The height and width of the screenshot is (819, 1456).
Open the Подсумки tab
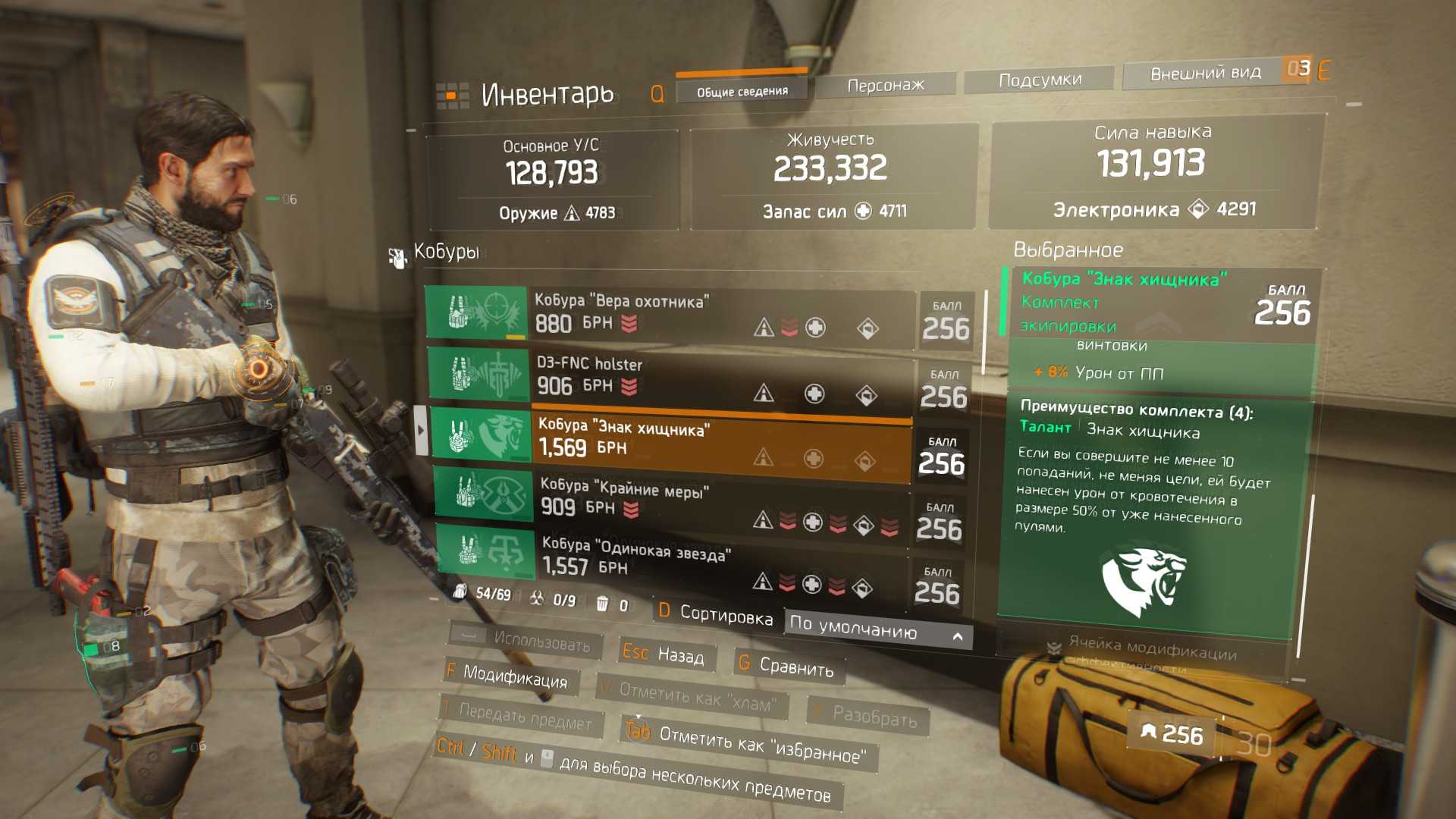click(x=1039, y=80)
